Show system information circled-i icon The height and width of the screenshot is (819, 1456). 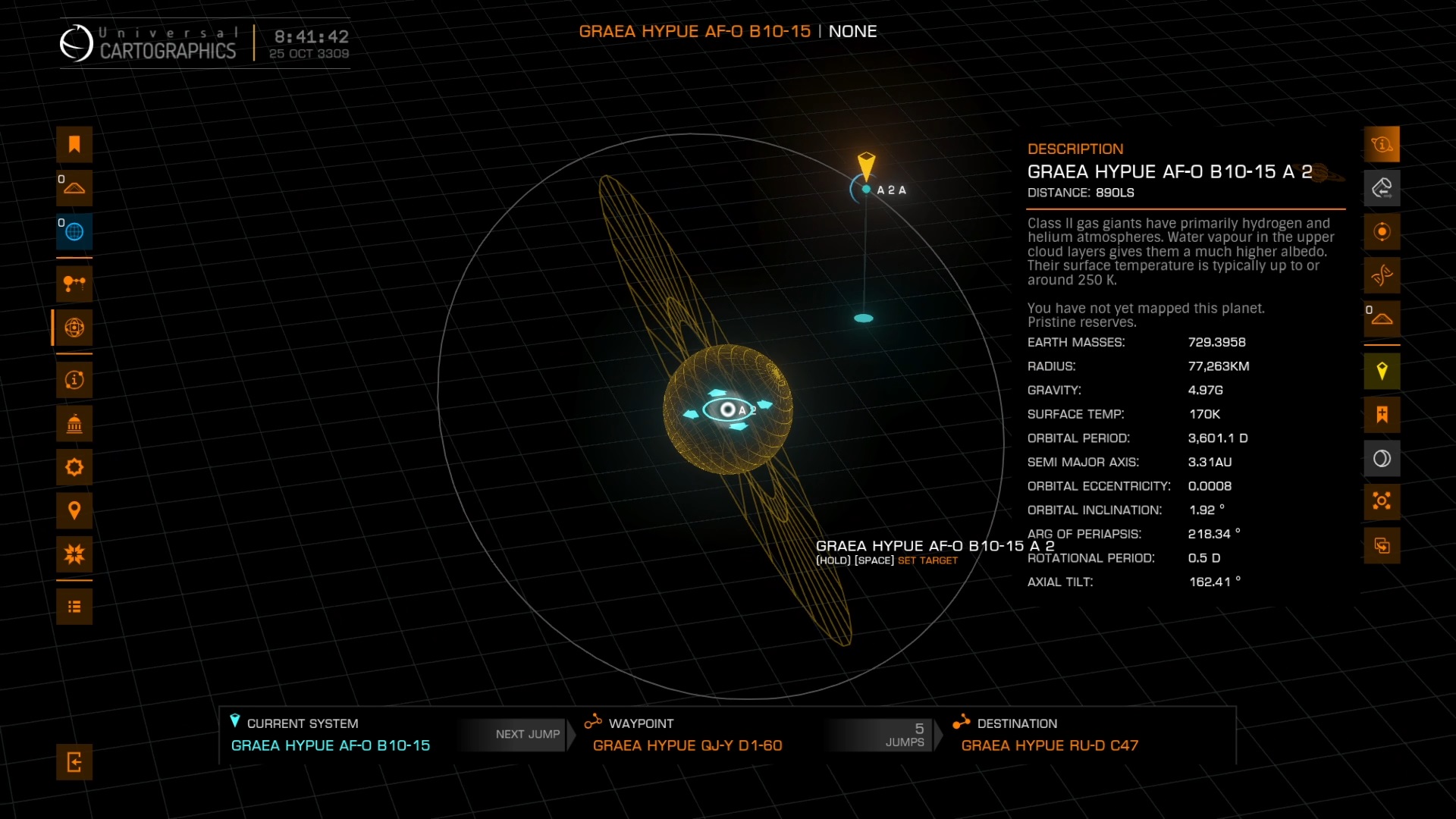coord(74,379)
